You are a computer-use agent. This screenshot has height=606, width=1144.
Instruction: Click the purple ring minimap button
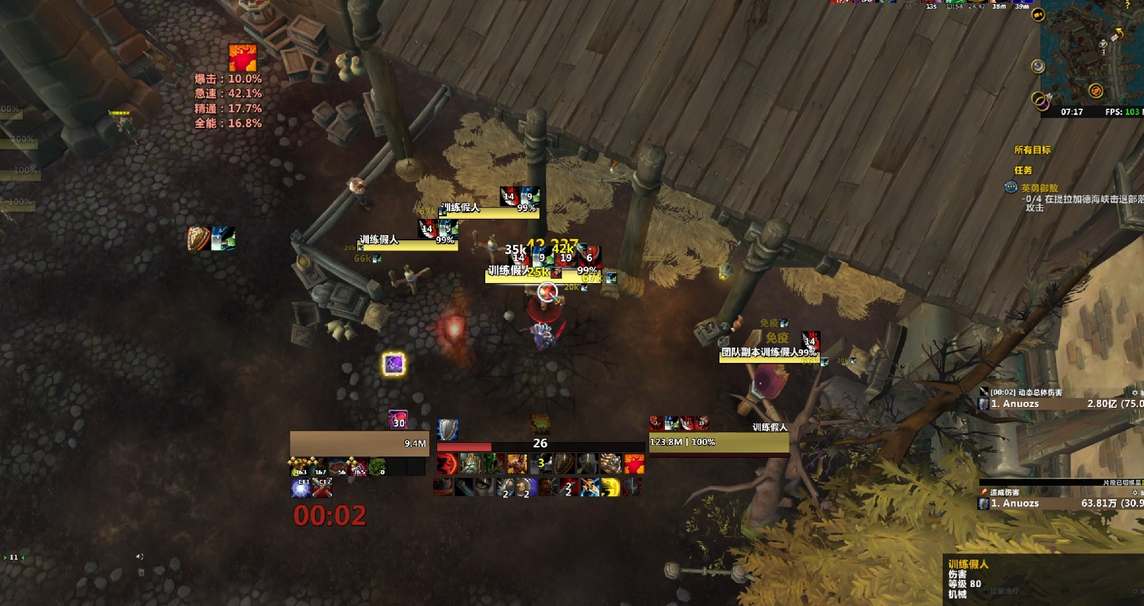[1043, 100]
